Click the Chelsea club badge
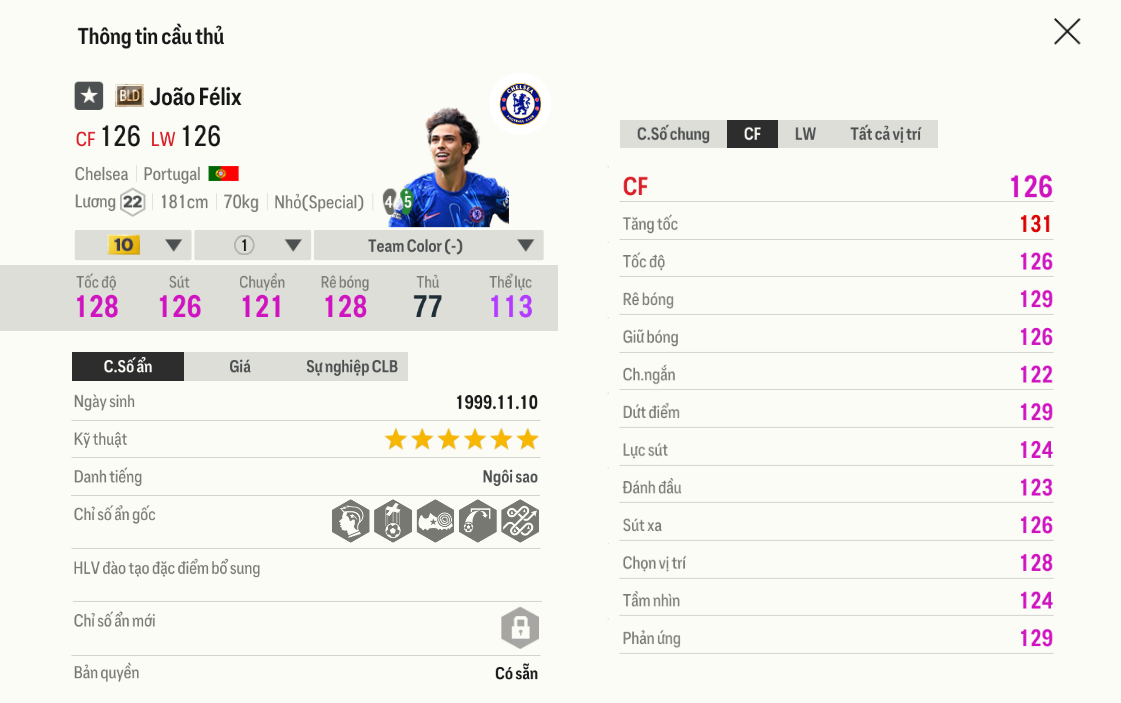The image size is (1121, 703). [x=519, y=104]
